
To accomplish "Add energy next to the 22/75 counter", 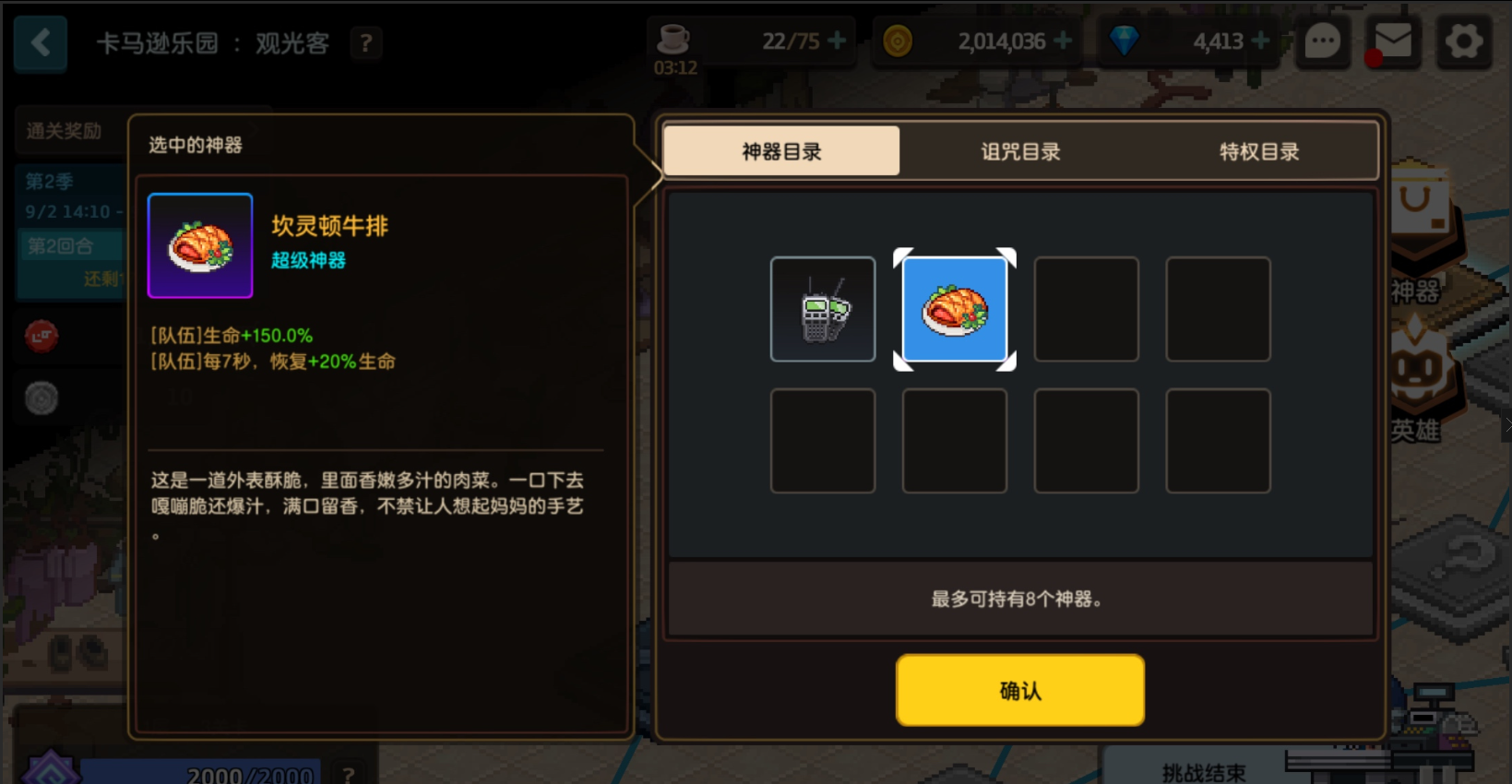I will [835, 41].
